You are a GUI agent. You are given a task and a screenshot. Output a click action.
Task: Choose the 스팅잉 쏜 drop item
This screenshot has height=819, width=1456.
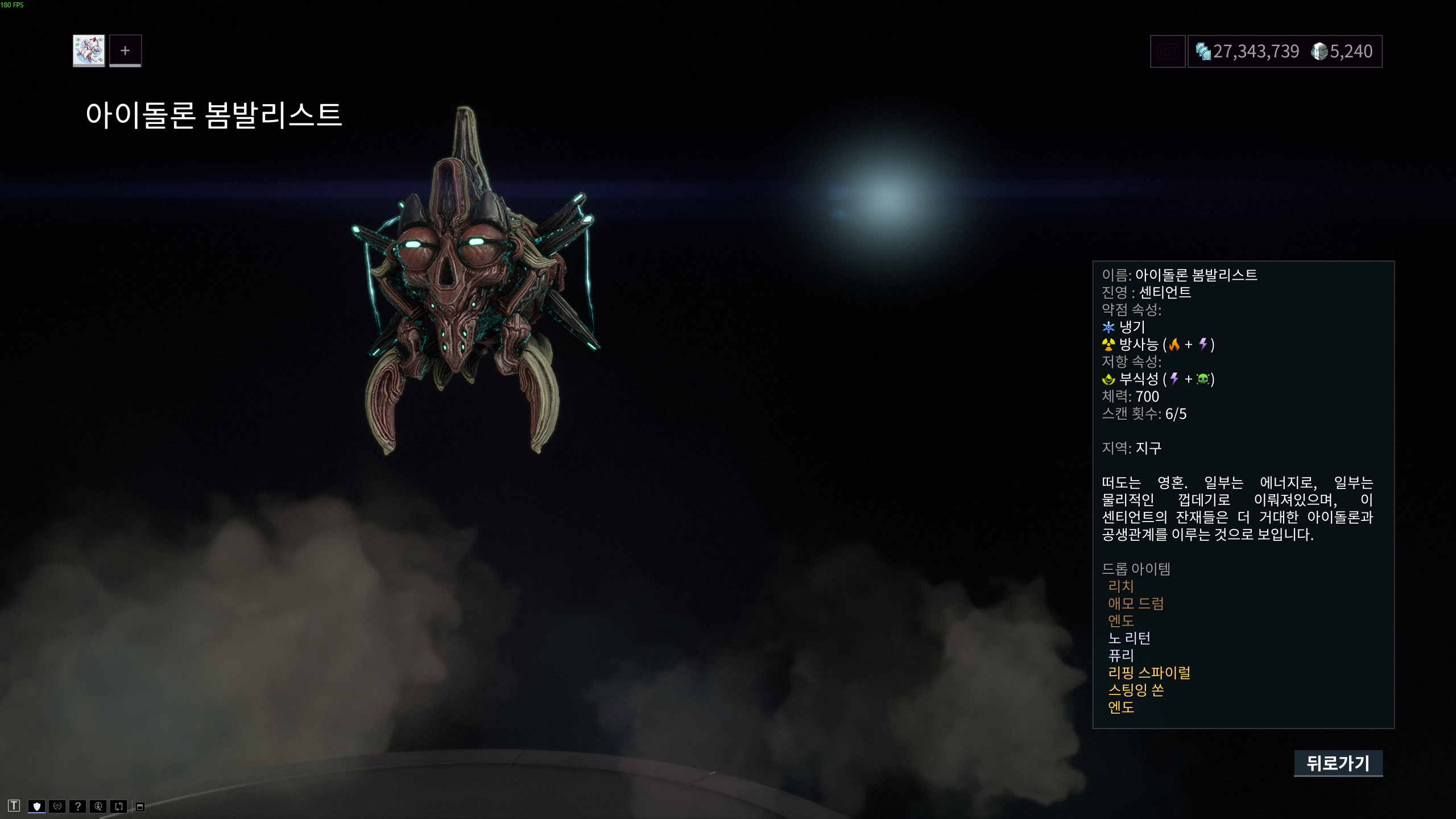[1136, 690]
